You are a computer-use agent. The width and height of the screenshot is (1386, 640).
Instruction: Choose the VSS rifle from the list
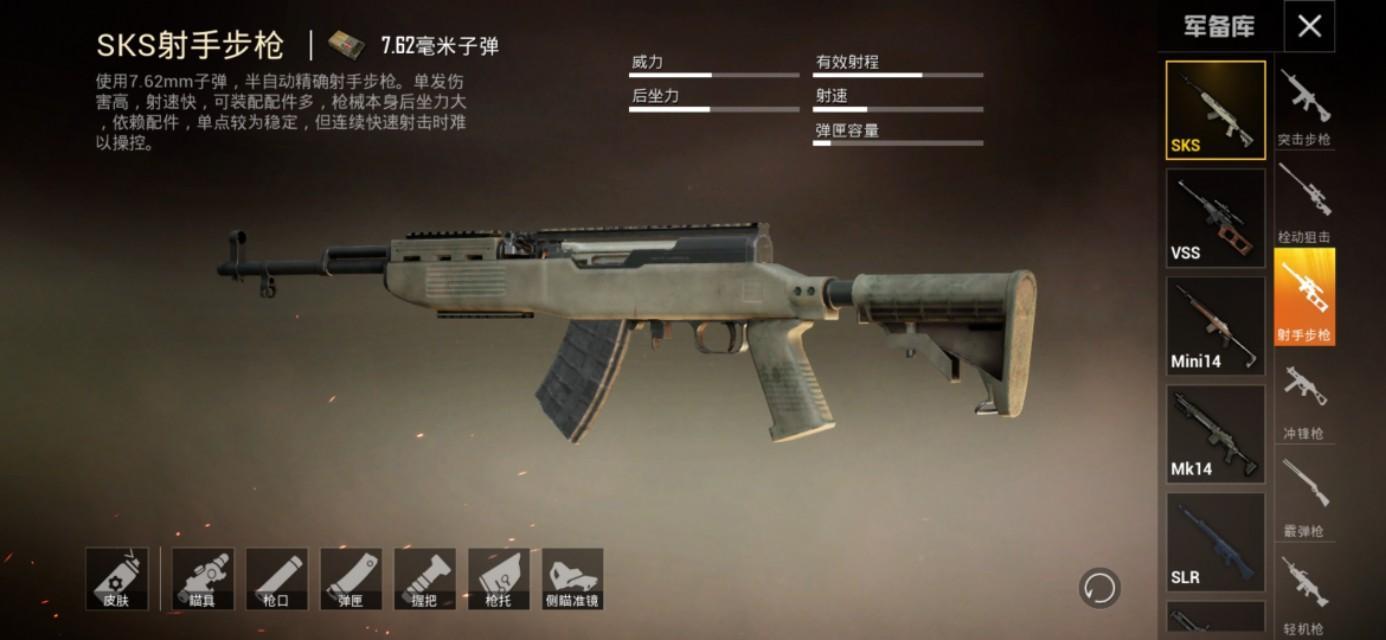[x=1215, y=218]
